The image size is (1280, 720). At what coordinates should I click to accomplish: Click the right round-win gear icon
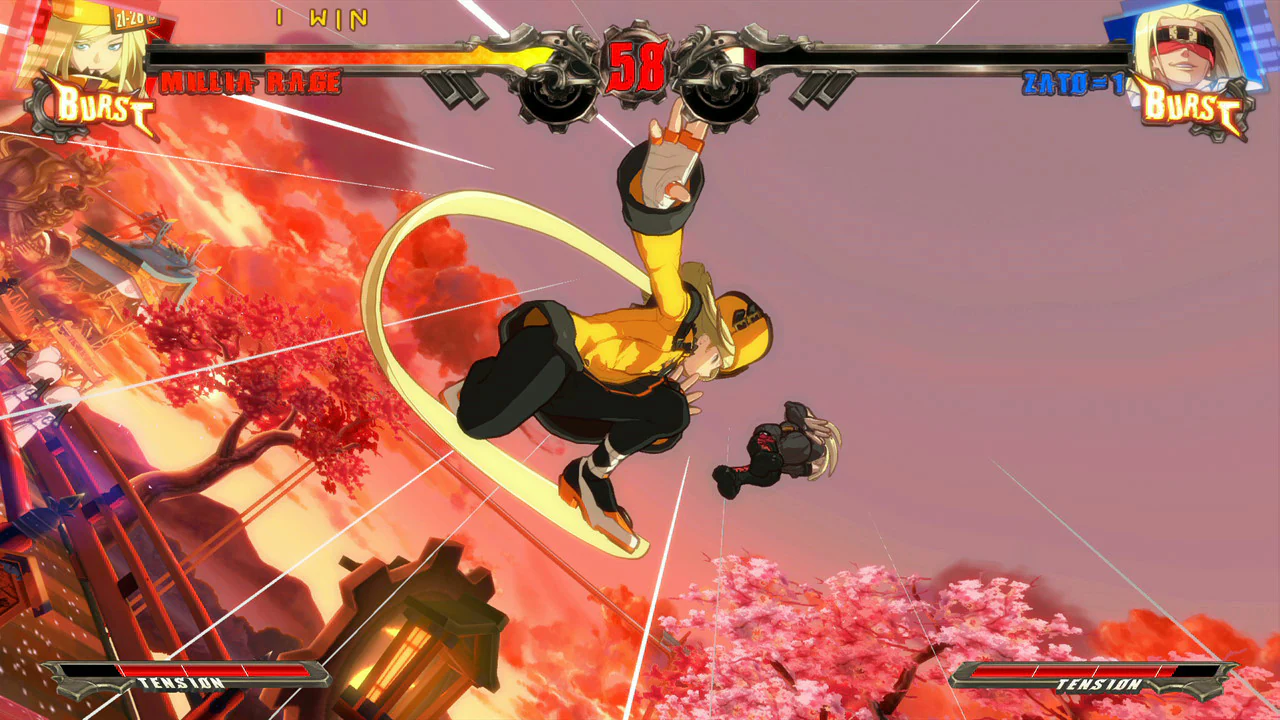pyautogui.click(x=720, y=90)
